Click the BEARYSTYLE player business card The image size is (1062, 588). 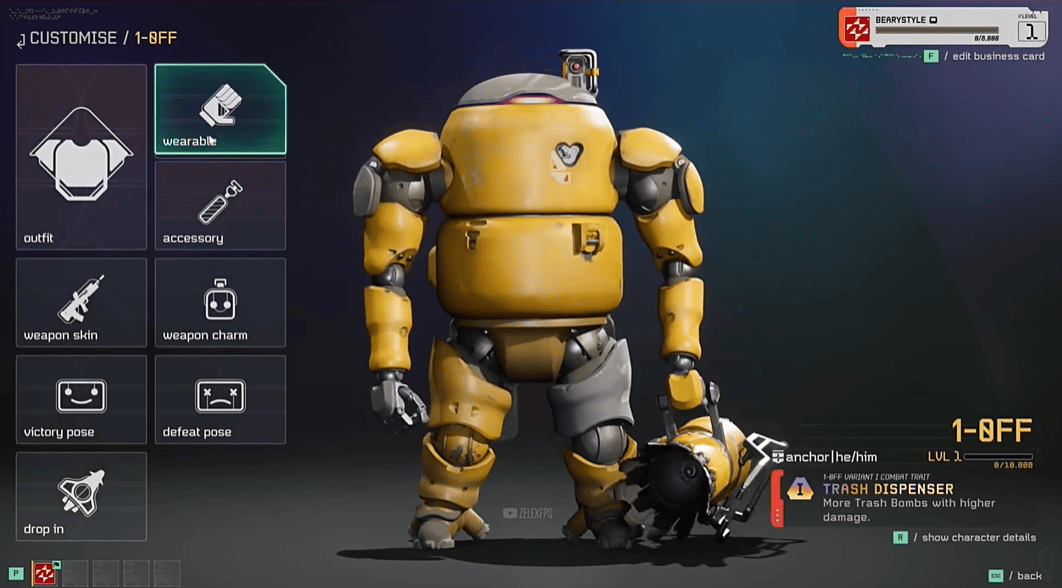[943, 27]
